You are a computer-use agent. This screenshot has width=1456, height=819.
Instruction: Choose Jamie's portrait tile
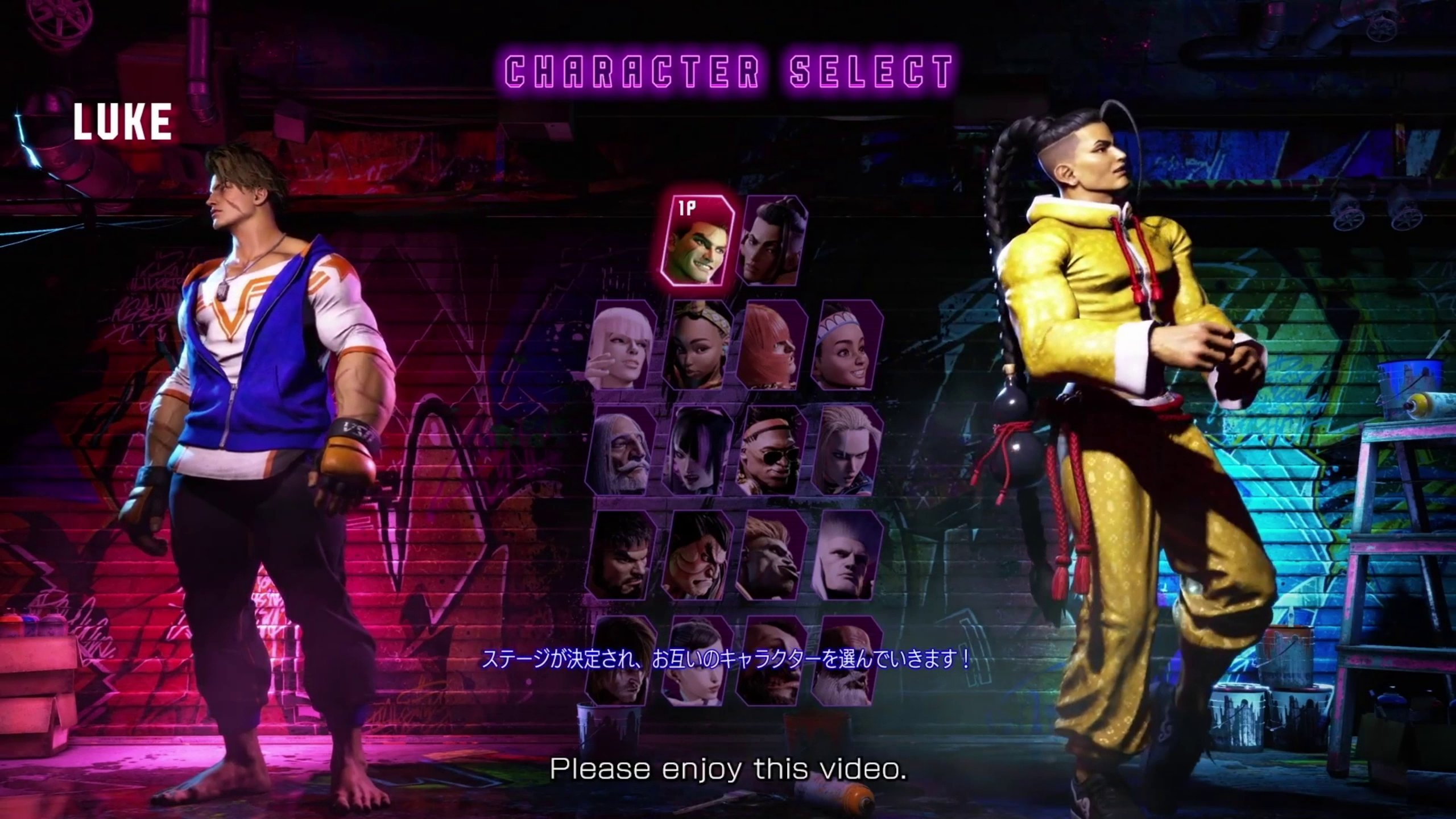pyautogui.click(x=772, y=241)
